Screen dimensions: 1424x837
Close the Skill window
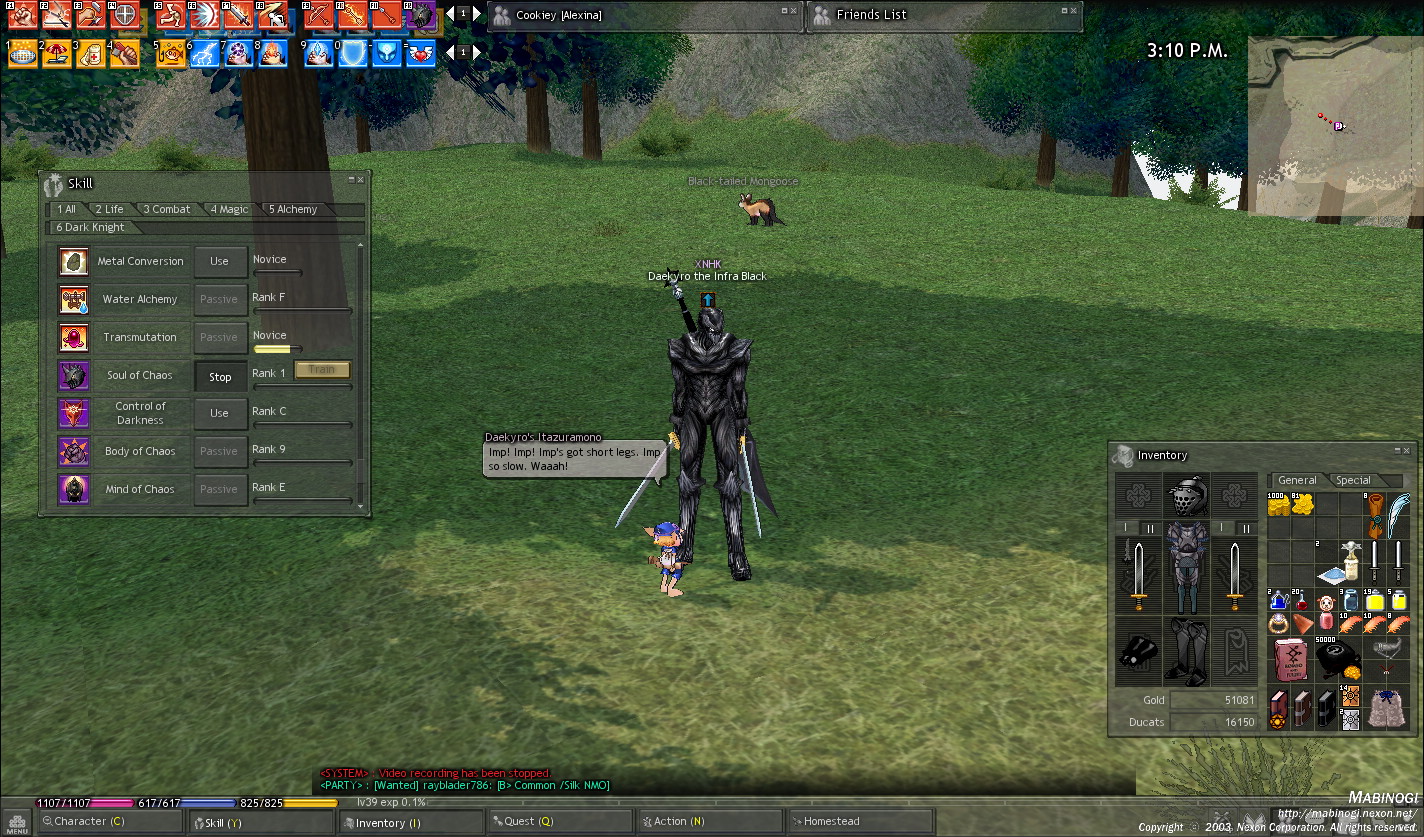pos(363,180)
